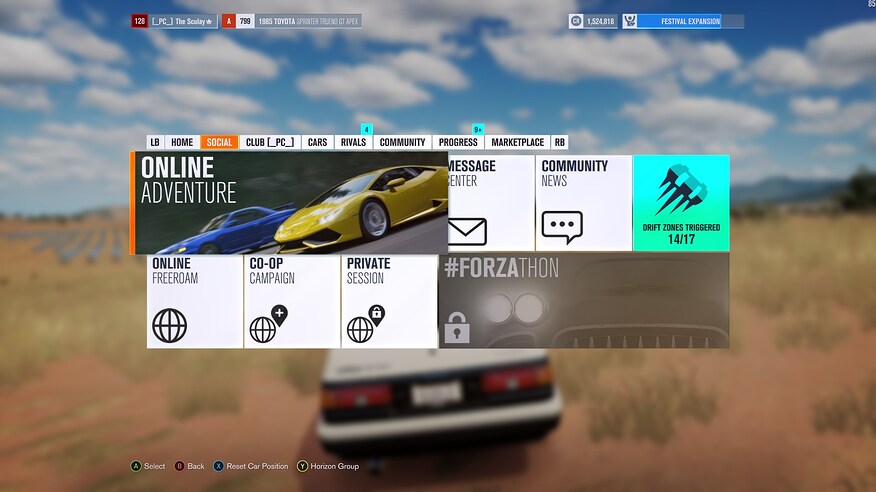This screenshot has height=492, width=876.
Task: Open the Private Session tile
Action: pos(389,301)
